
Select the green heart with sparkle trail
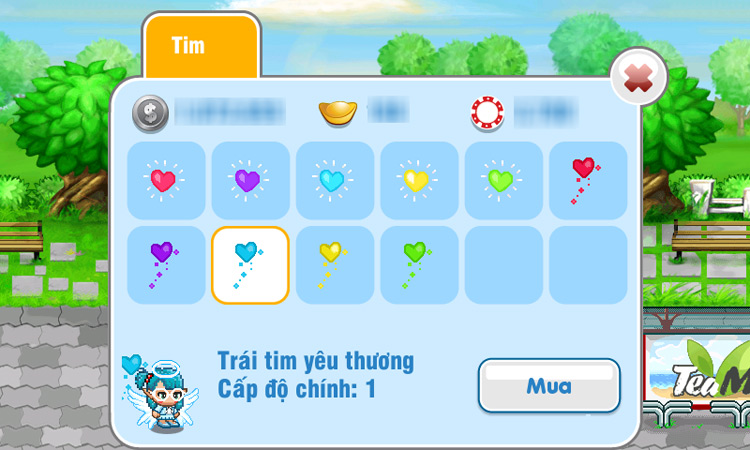coord(419,265)
